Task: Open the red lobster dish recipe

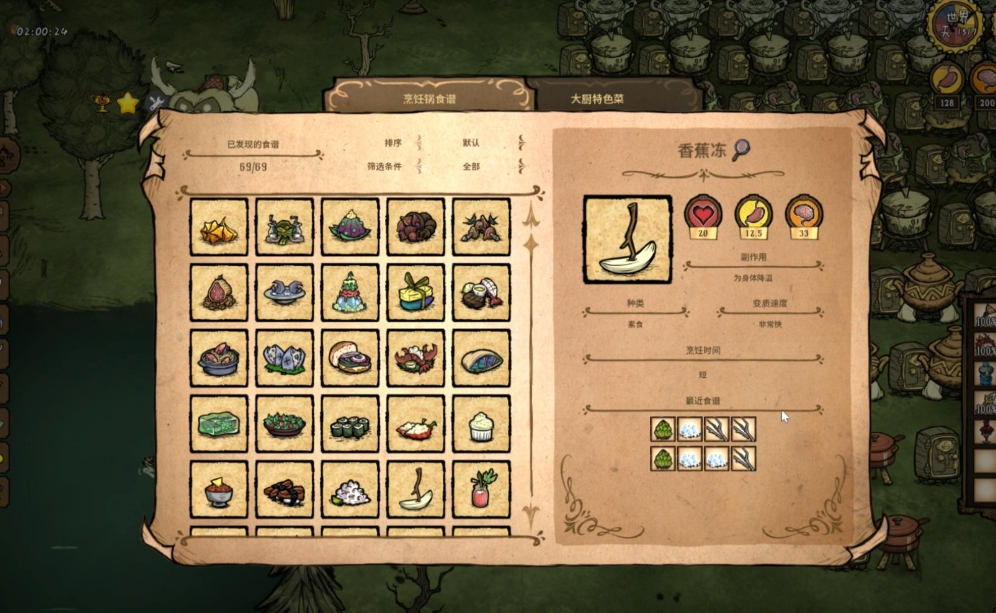Action: point(416,358)
